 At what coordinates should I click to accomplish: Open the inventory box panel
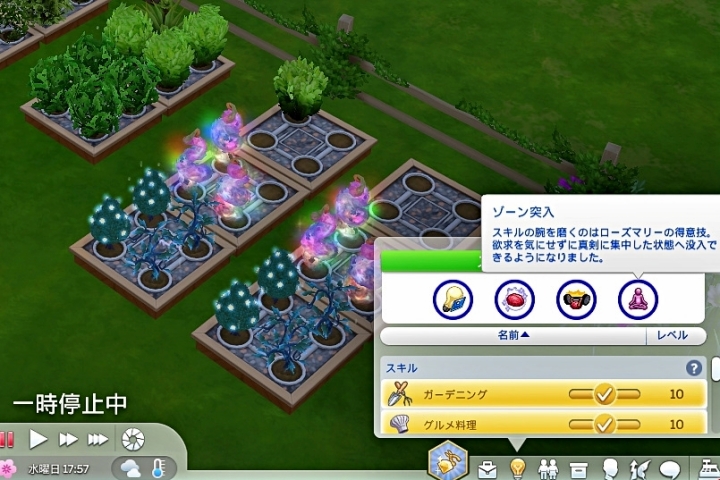pos(577,468)
